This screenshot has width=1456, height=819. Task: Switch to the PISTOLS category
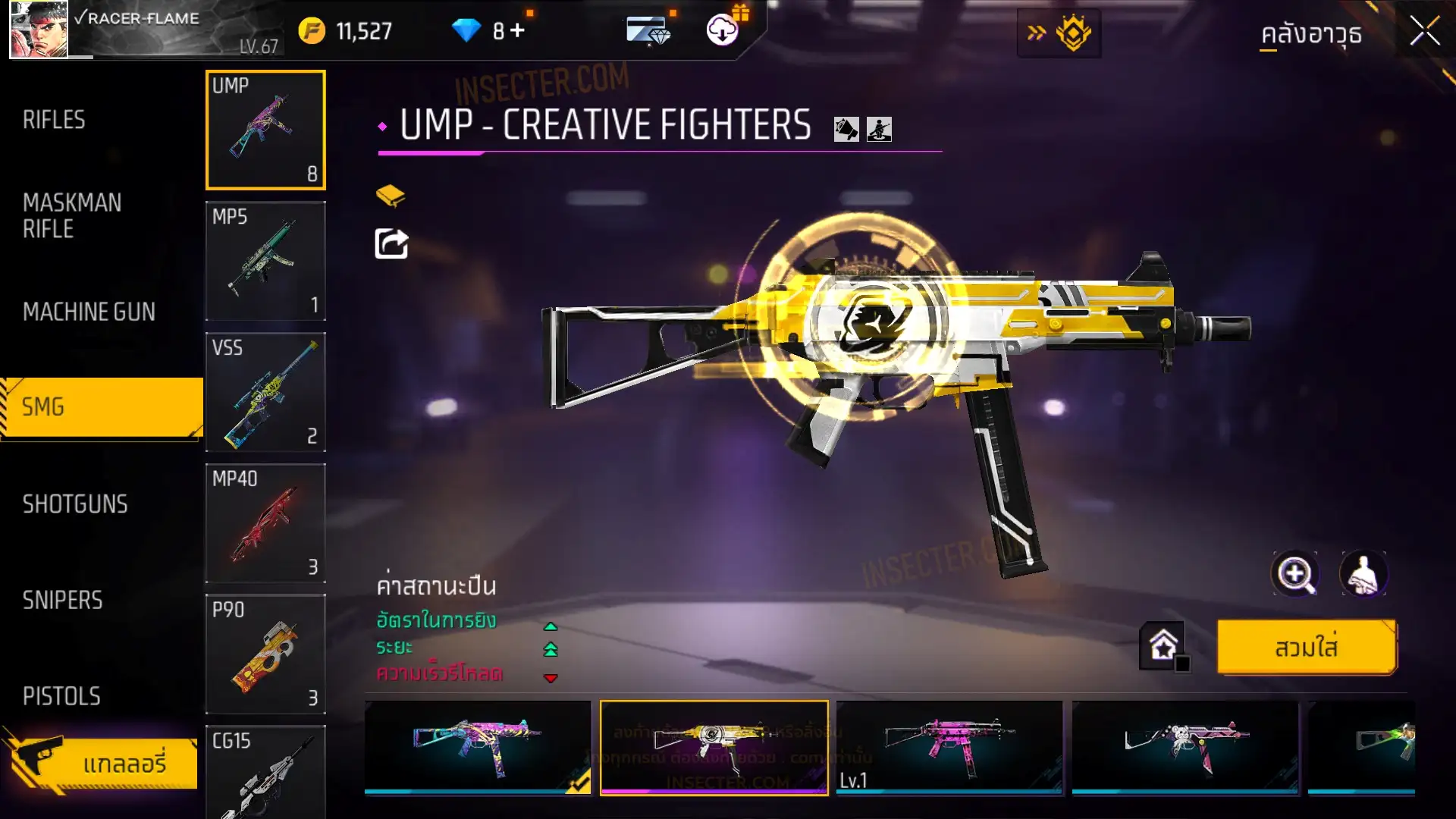[61, 696]
